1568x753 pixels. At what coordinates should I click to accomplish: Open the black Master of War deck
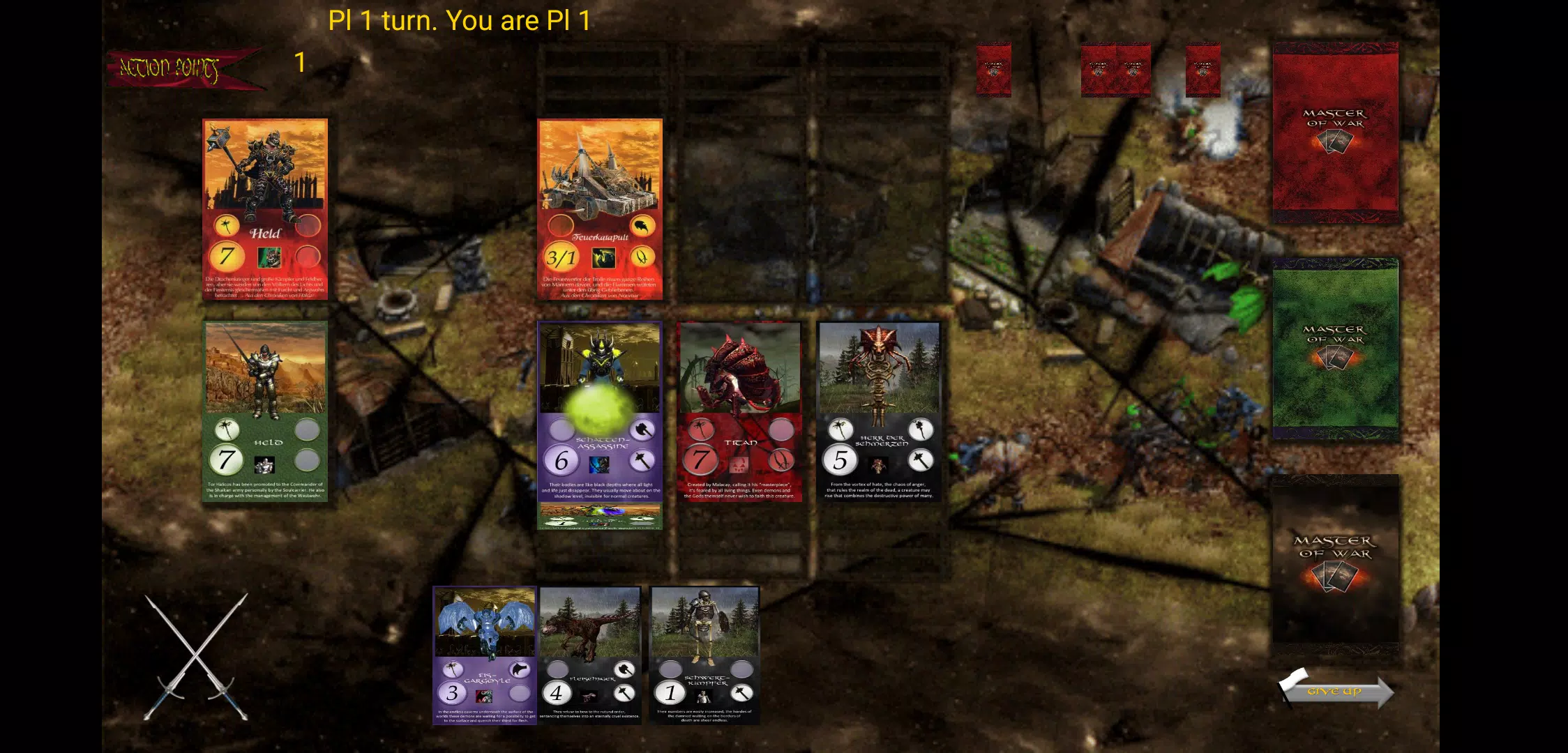[1335, 561]
